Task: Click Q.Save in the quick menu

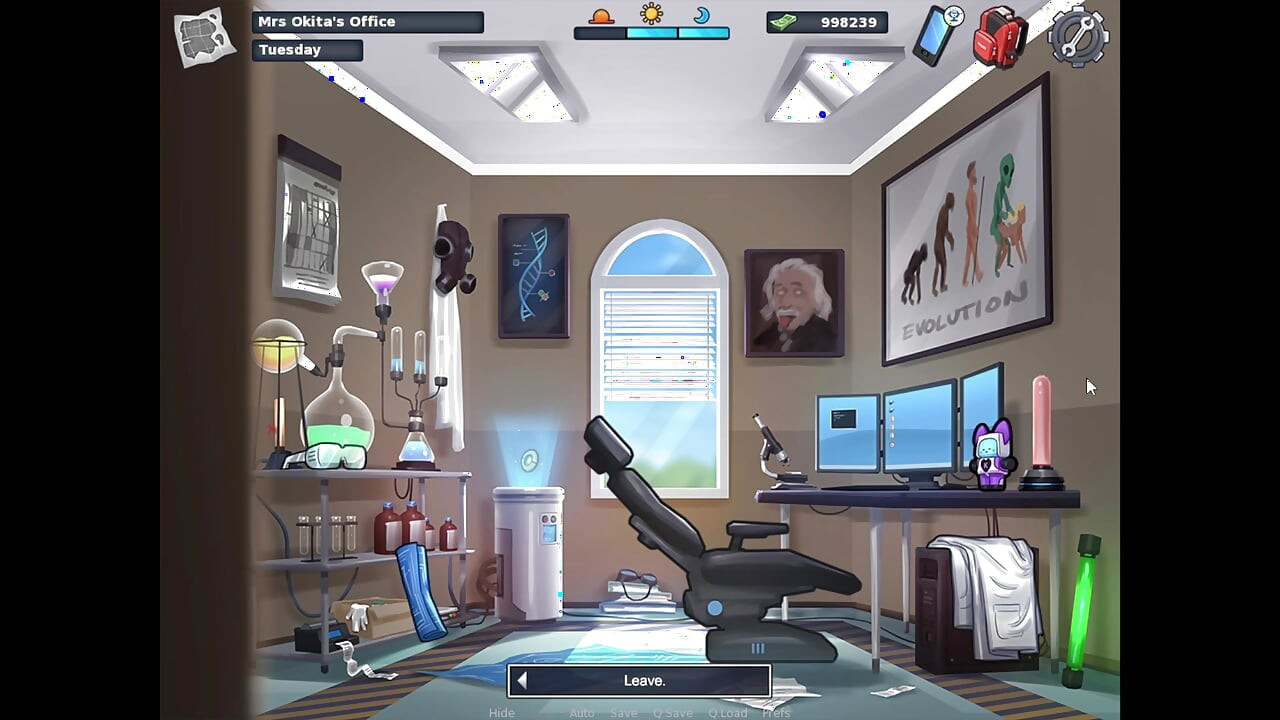Action: coord(672,712)
